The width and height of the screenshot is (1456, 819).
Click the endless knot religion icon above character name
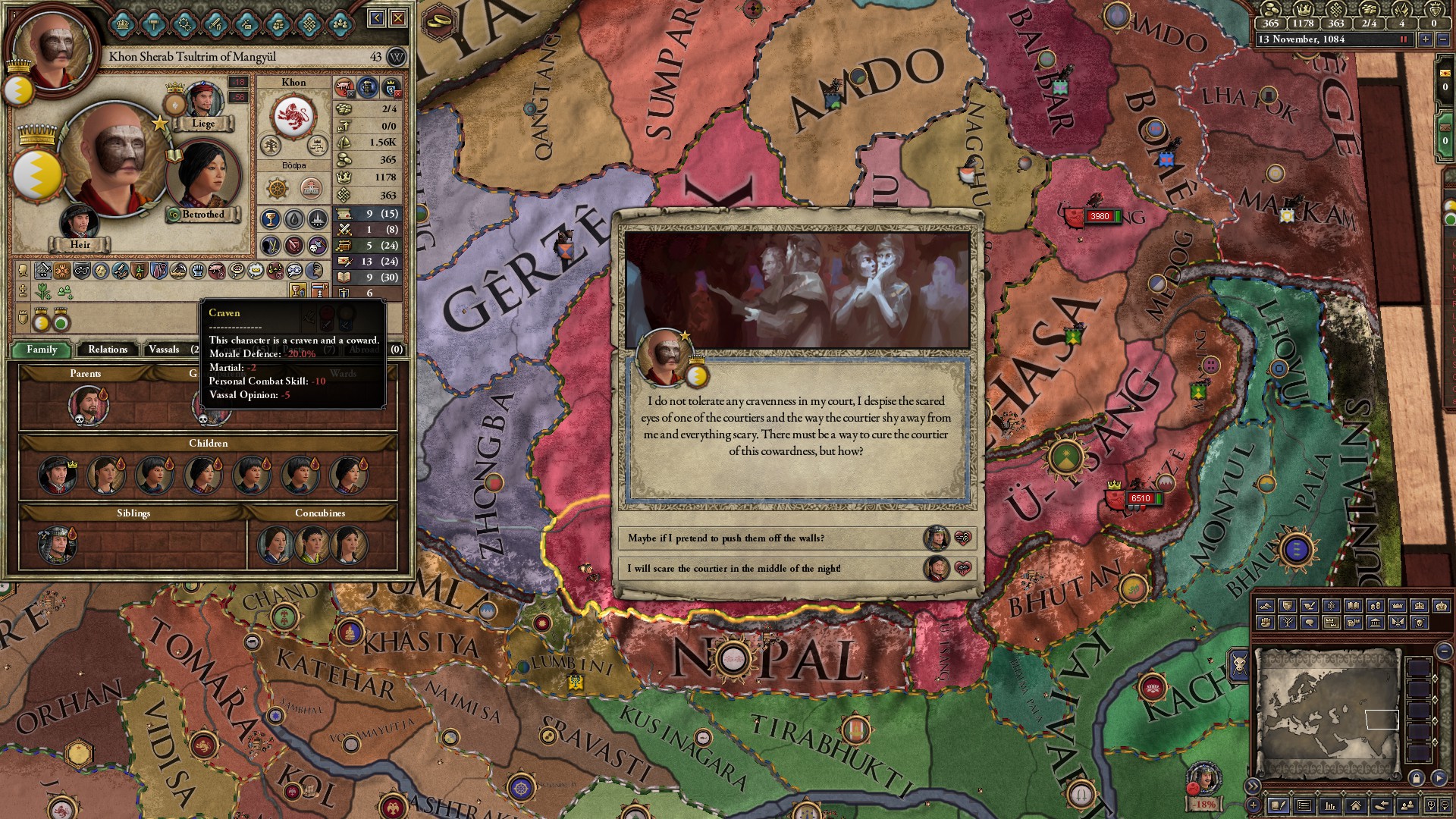pyautogui.click(x=309, y=24)
